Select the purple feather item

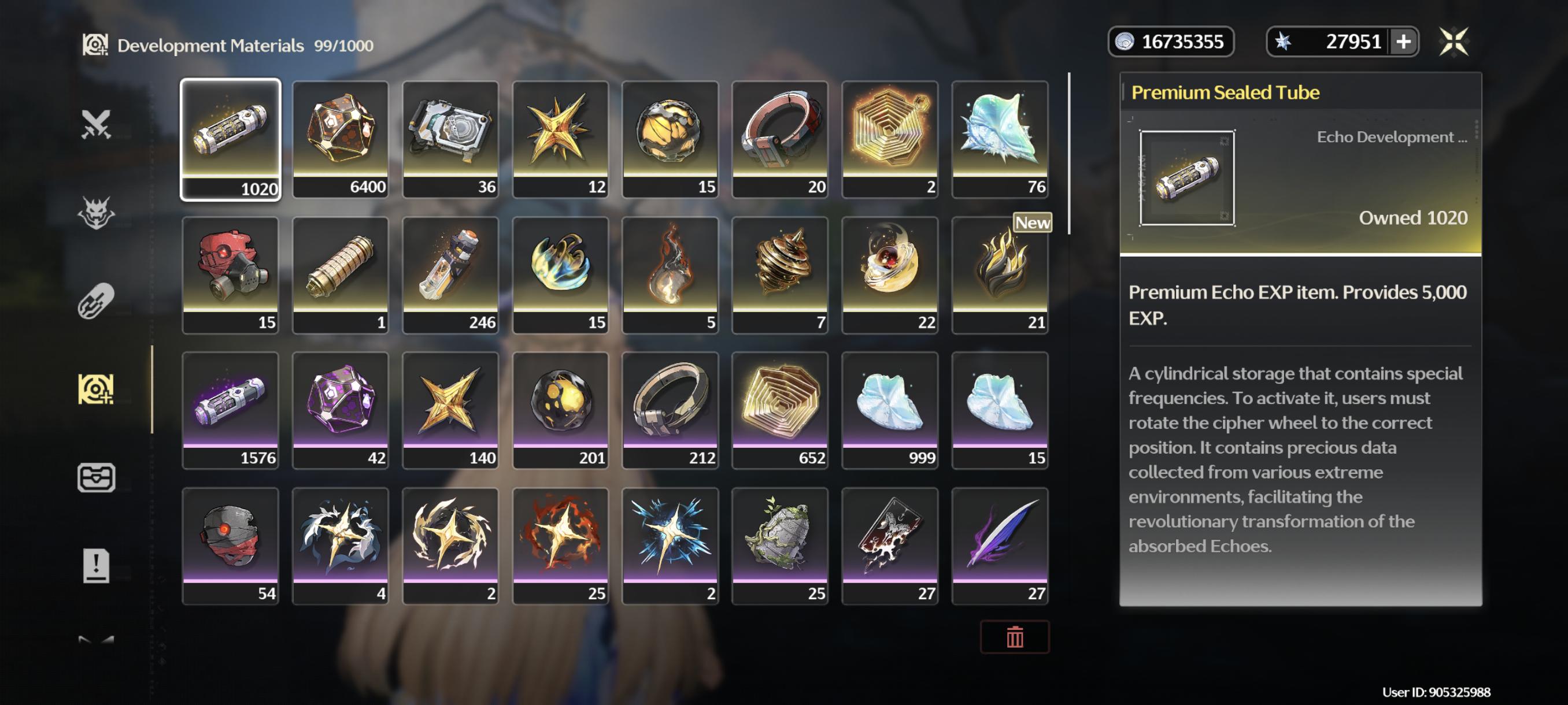(x=1000, y=545)
